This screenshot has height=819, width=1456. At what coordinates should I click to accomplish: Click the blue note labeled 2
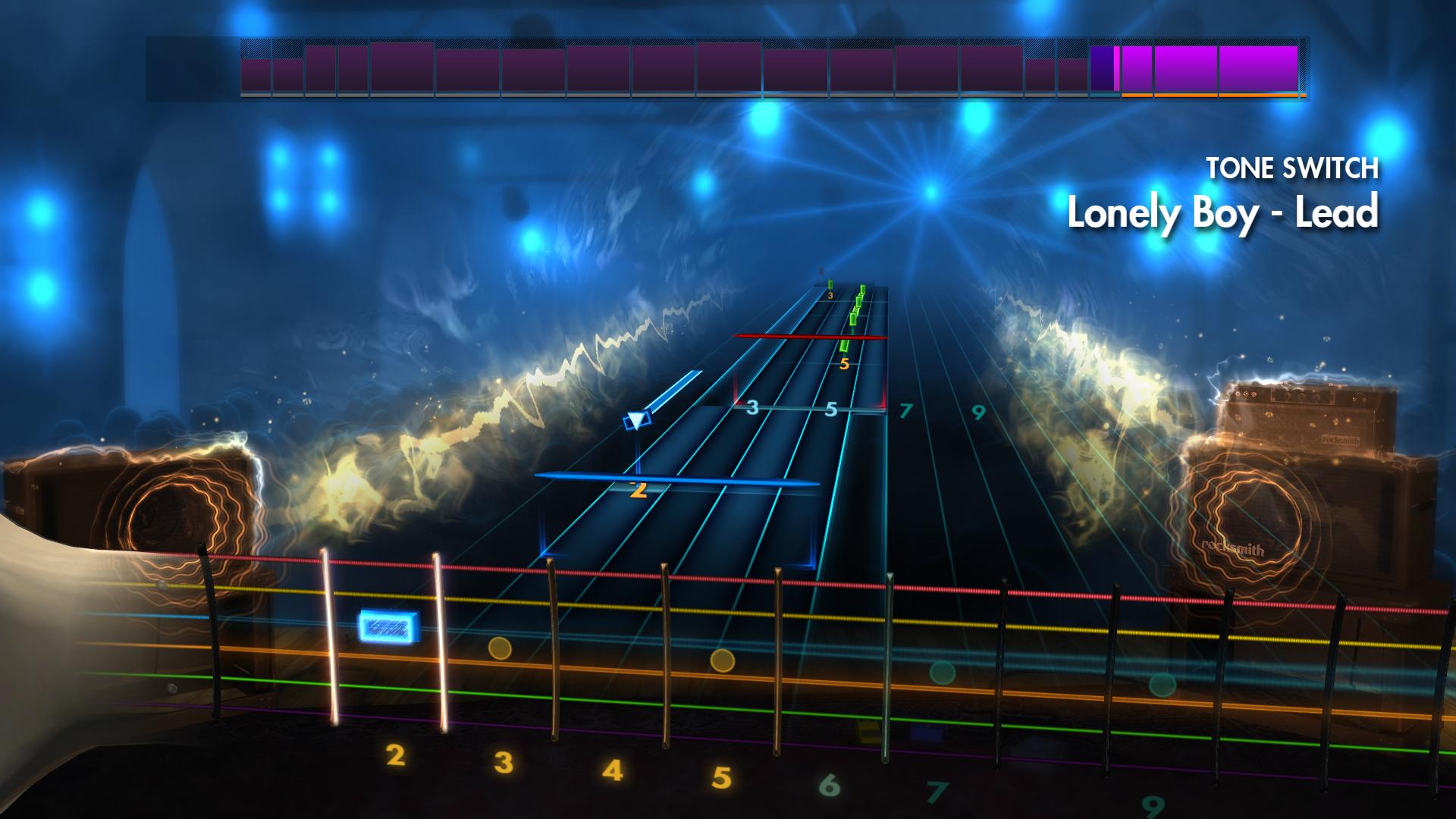pyautogui.click(x=641, y=489)
